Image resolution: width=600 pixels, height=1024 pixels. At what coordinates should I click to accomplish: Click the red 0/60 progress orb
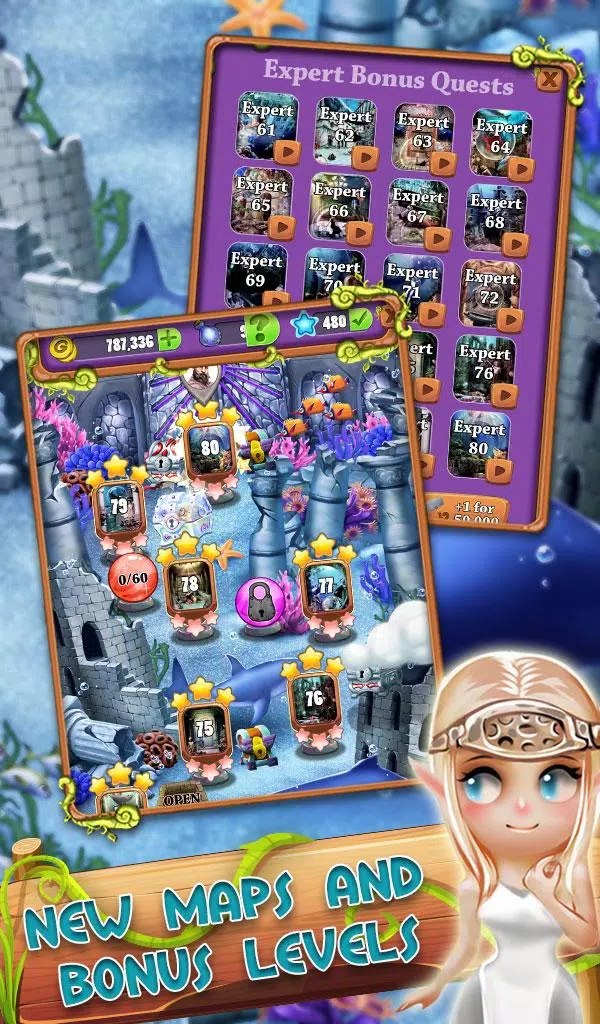[x=133, y=578]
